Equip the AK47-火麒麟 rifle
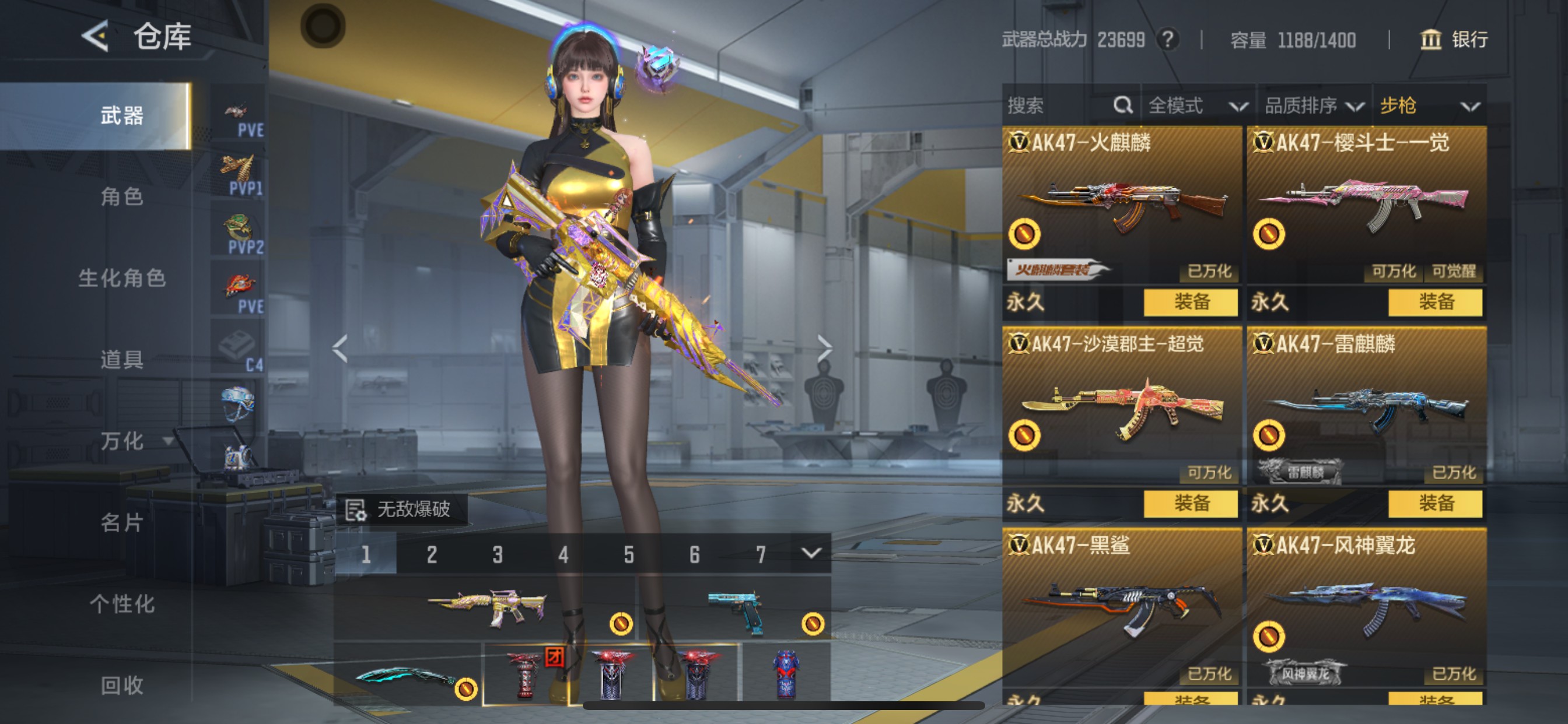The height and width of the screenshot is (724, 1568). (1191, 302)
